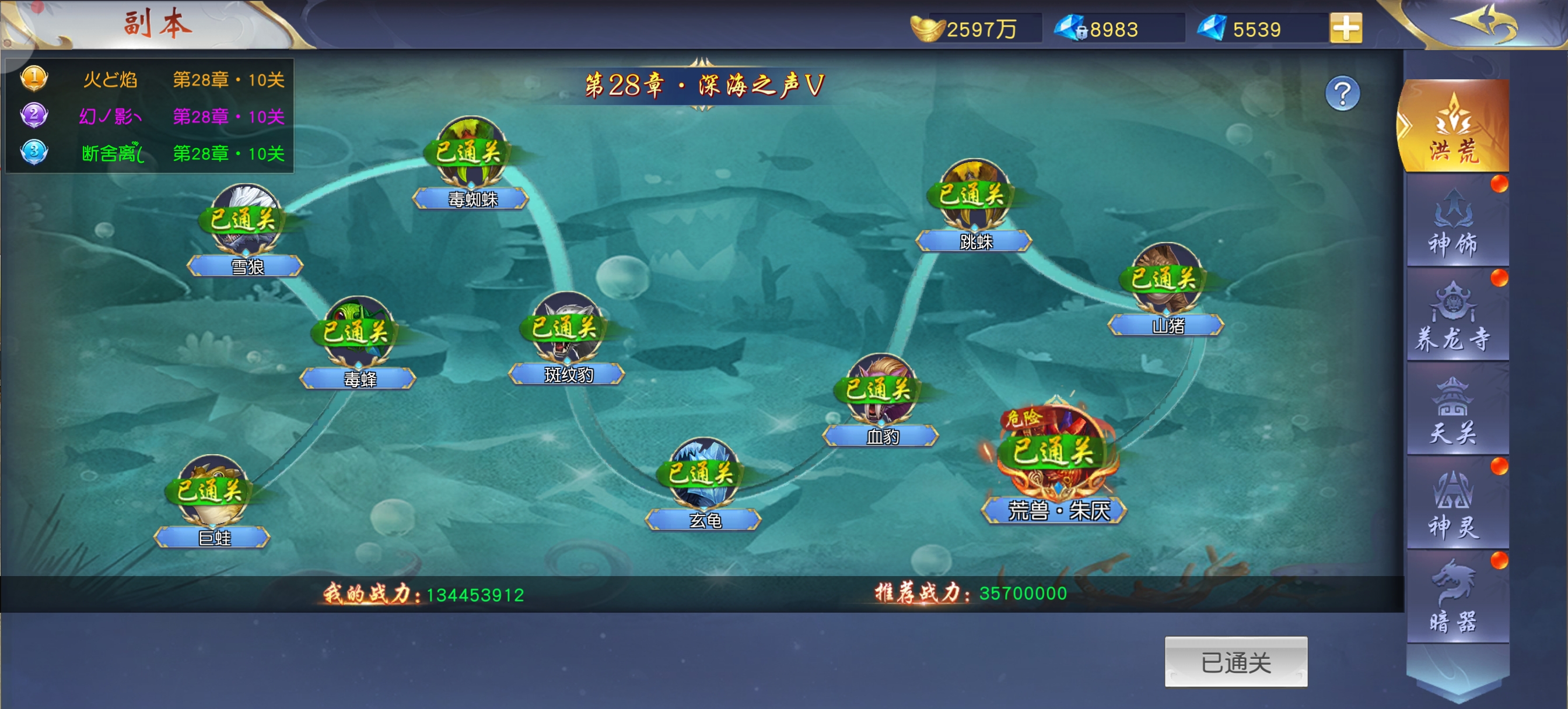Switch to the 洪荒 tab
Image resolution: width=1568 pixels, height=709 pixels.
(1453, 128)
